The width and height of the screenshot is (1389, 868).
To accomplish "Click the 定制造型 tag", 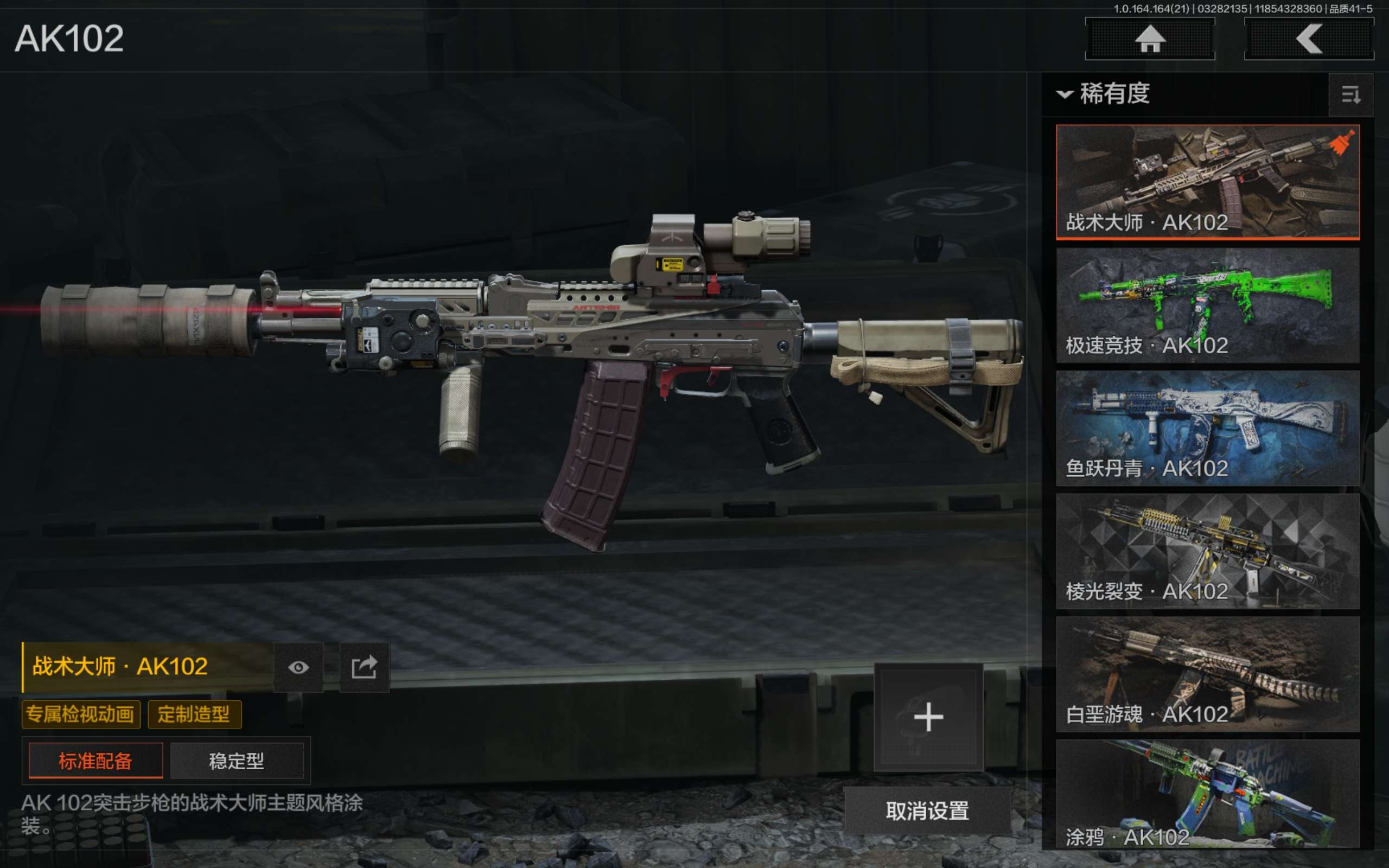I will pos(194,714).
